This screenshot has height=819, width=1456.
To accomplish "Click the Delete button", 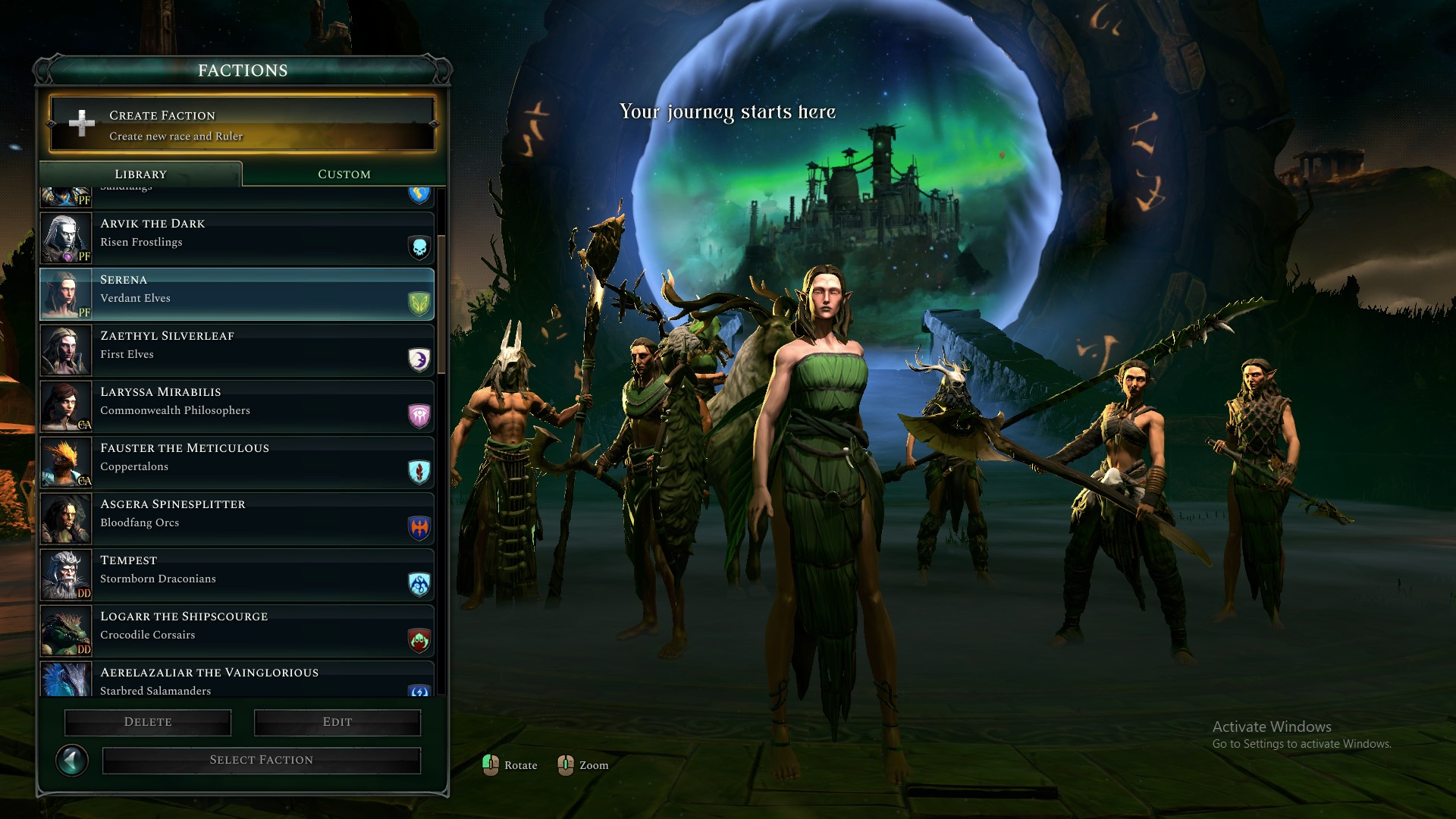I will [x=147, y=722].
